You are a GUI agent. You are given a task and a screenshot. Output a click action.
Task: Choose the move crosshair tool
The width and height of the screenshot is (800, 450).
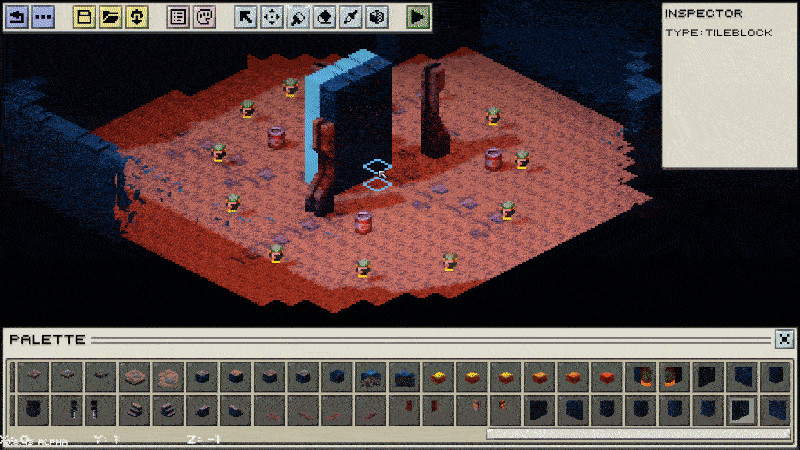pyautogui.click(x=271, y=17)
